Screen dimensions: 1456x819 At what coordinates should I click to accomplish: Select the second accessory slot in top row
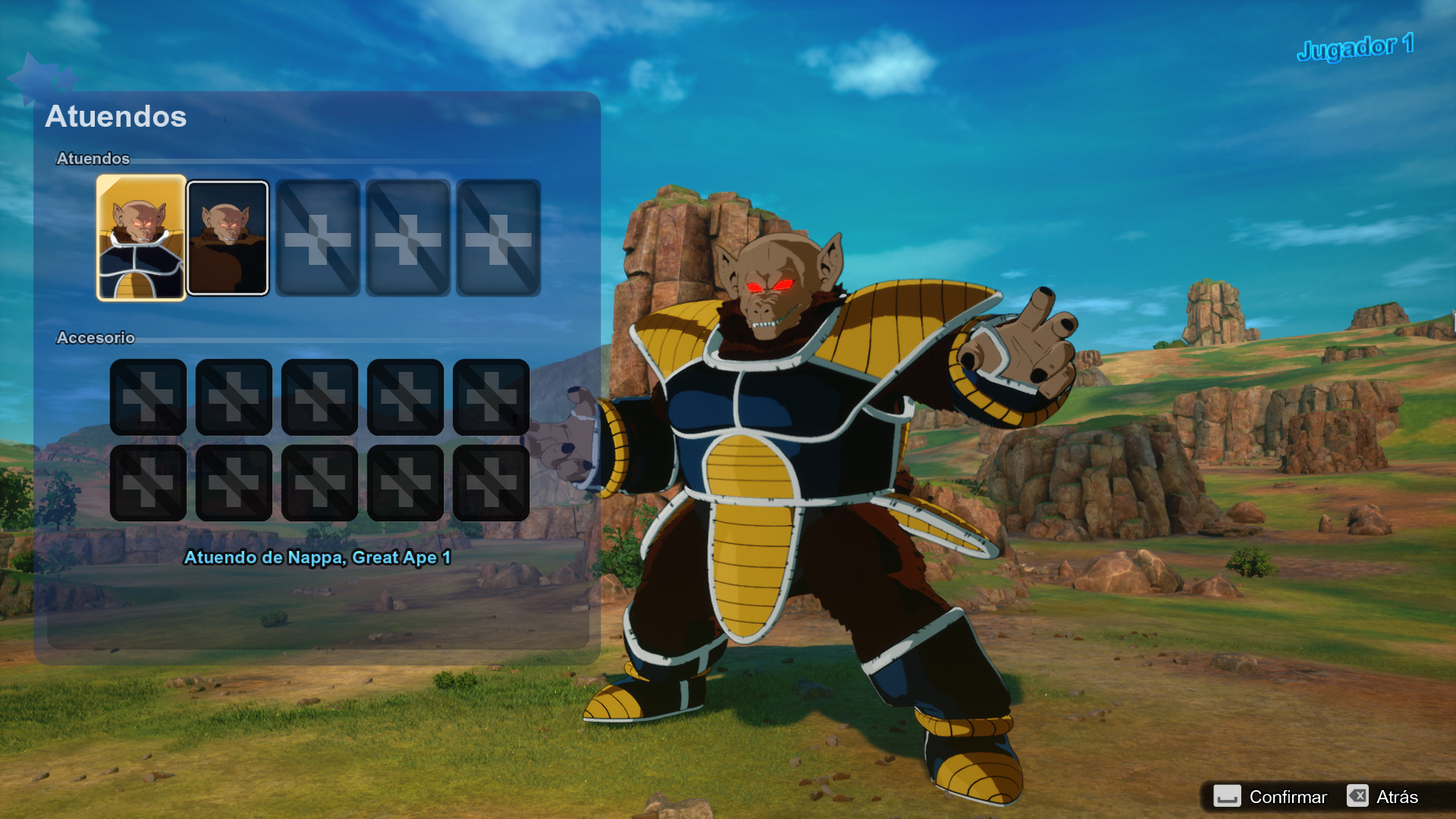(234, 396)
